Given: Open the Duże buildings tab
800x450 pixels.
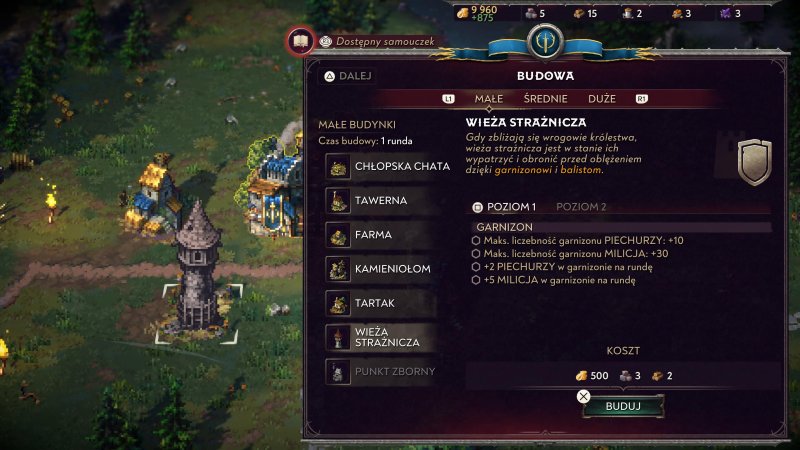Looking at the screenshot, I should pyautogui.click(x=602, y=99).
